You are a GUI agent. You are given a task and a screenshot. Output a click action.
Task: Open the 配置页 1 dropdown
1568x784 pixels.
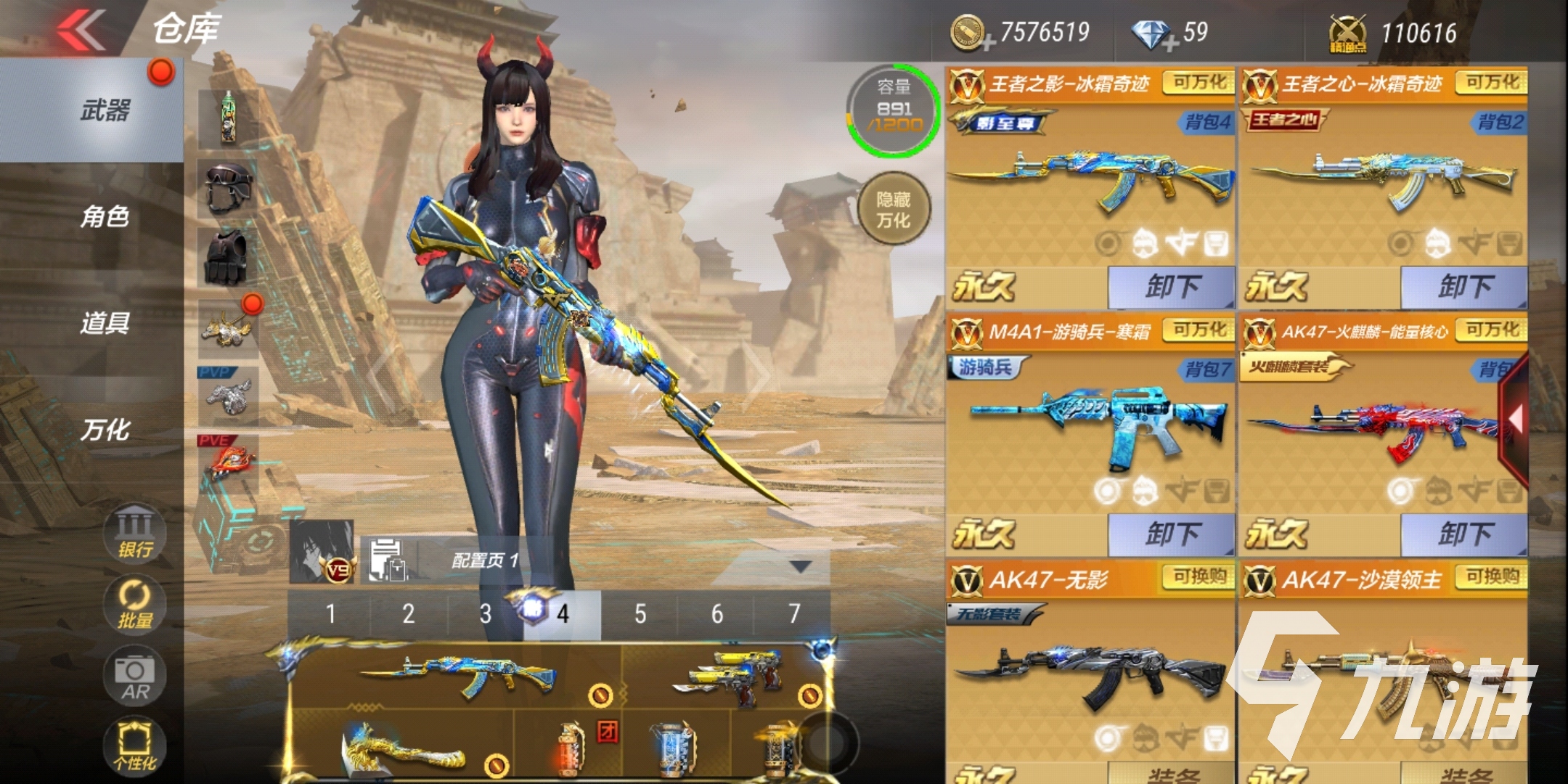(x=800, y=566)
